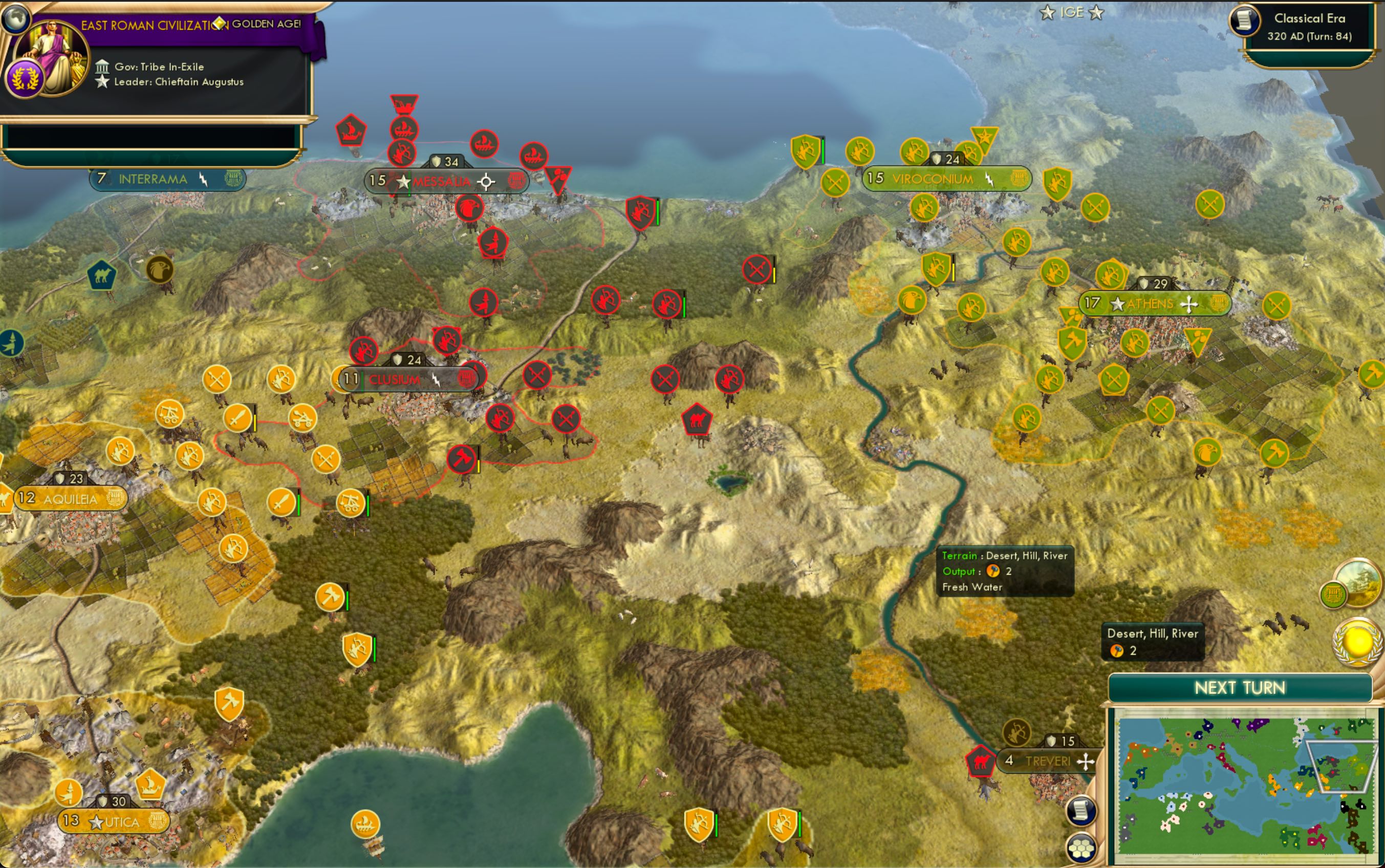This screenshot has height=868, width=1385.
Task: Select the red galley unit west of Messalia
Action: click(352, 129)
